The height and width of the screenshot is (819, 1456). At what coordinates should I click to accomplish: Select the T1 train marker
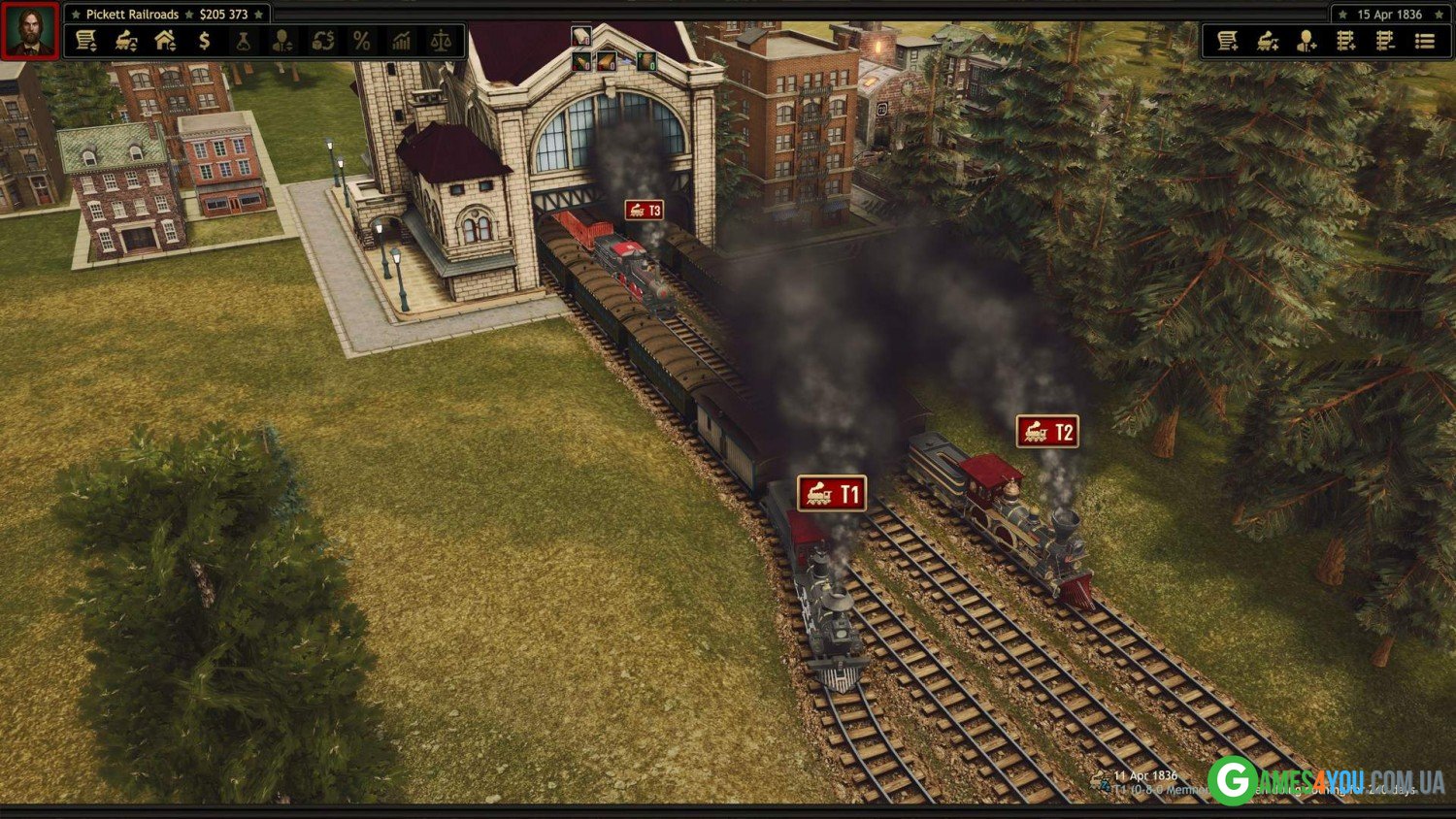pos(832,493)
